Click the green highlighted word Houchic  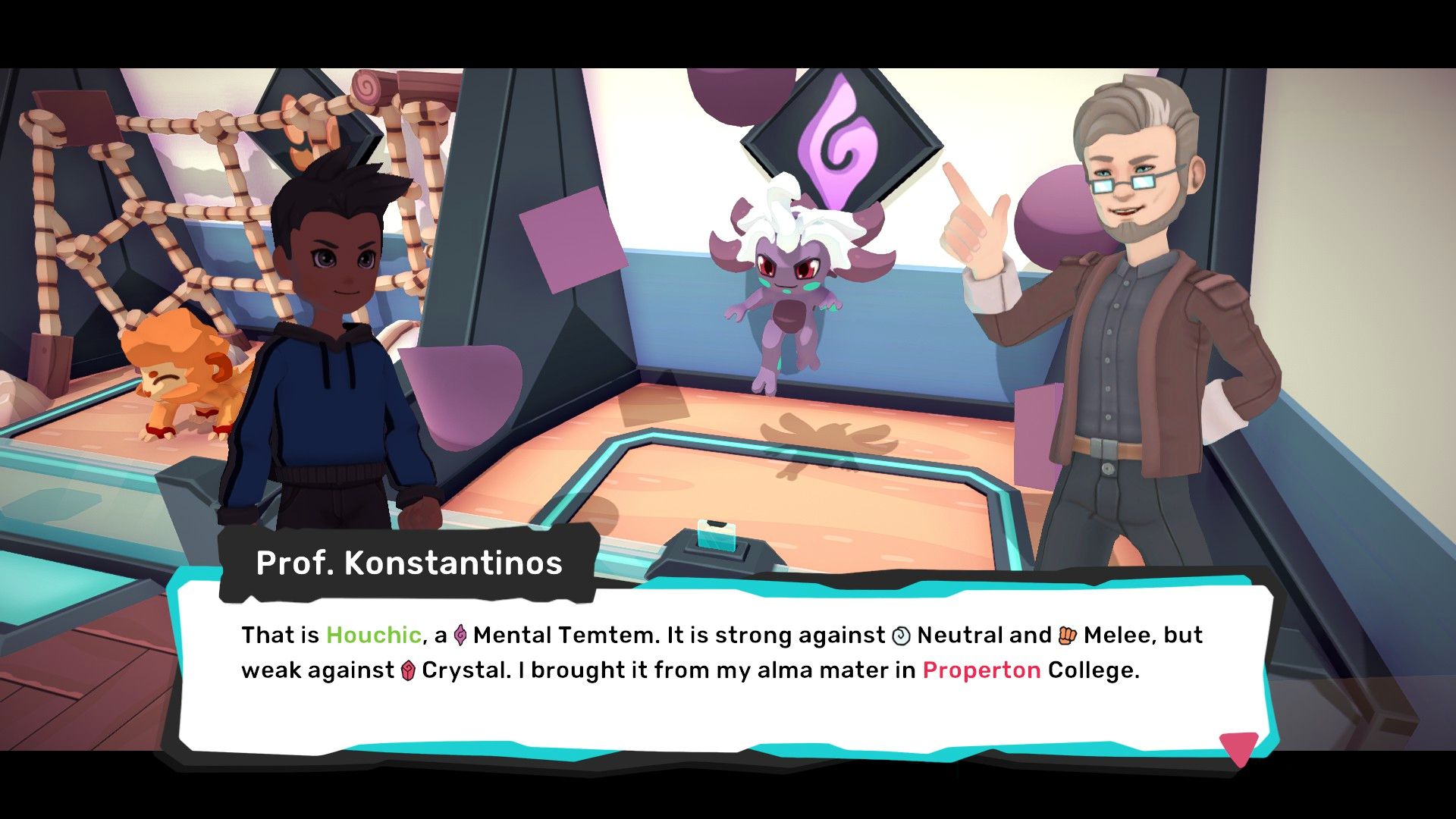372,635
